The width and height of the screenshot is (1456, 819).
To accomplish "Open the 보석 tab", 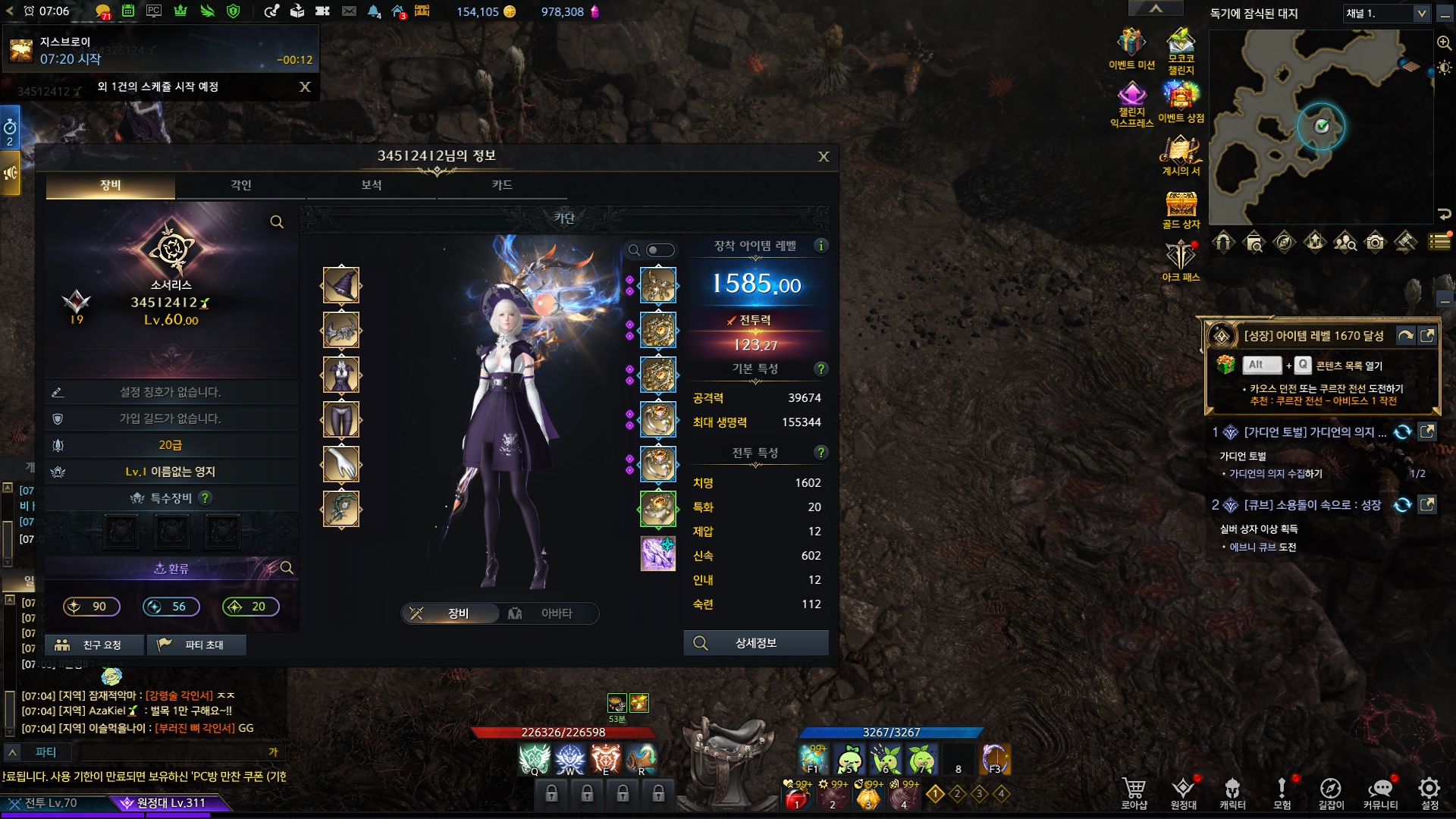I will click(x=372, y=185).
